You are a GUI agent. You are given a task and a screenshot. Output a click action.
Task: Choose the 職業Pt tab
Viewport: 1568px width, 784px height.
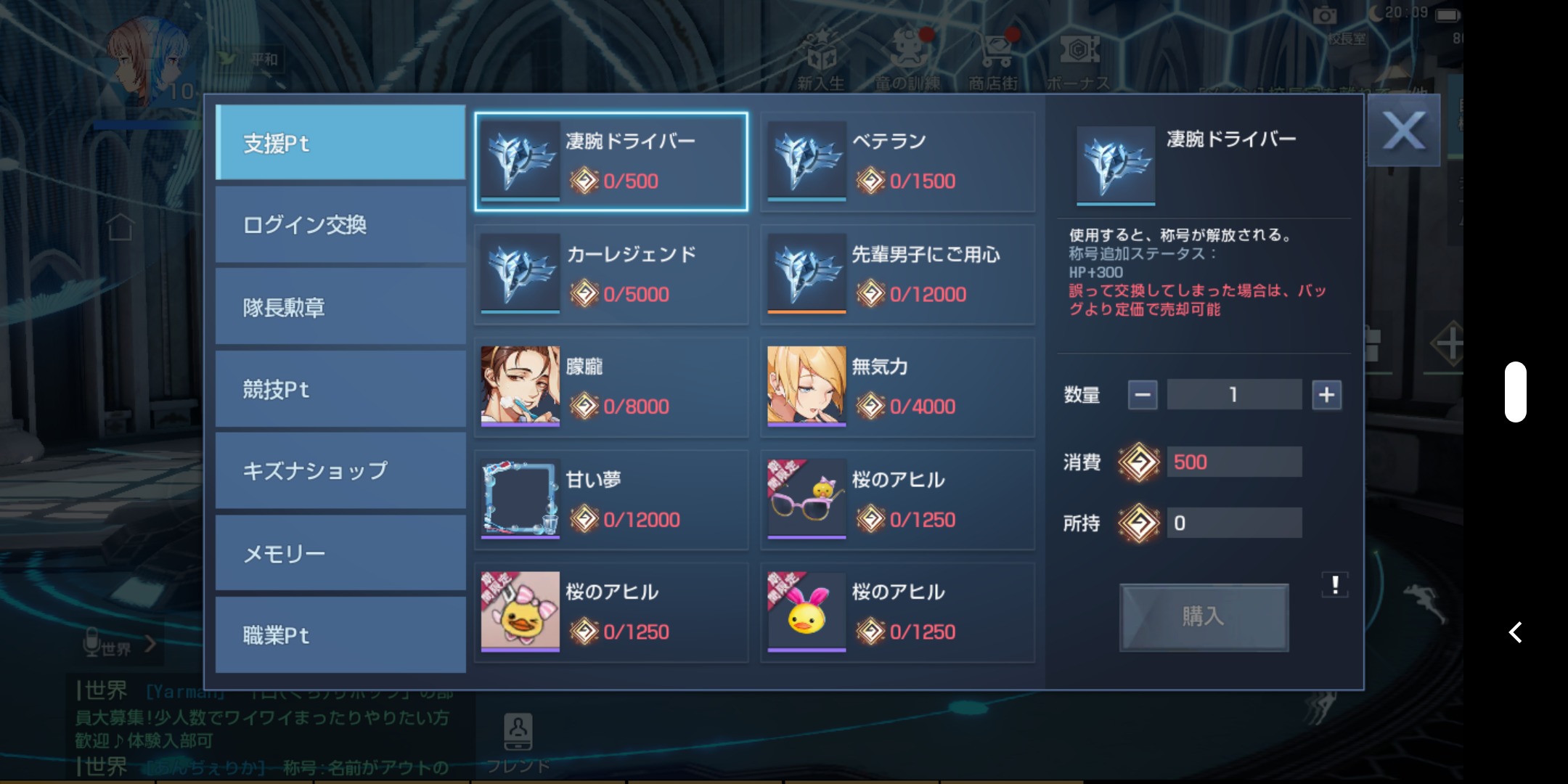click(x=340, y=635)
